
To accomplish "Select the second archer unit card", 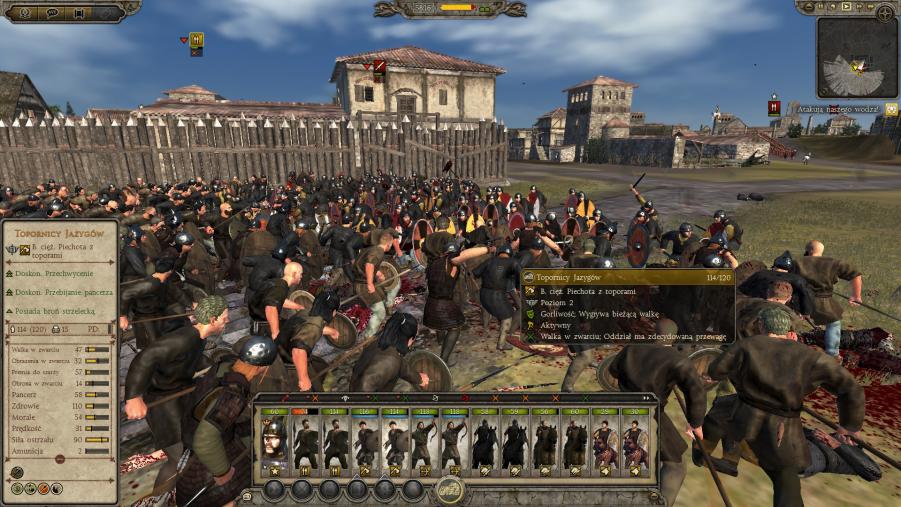I will click(454, 440).
